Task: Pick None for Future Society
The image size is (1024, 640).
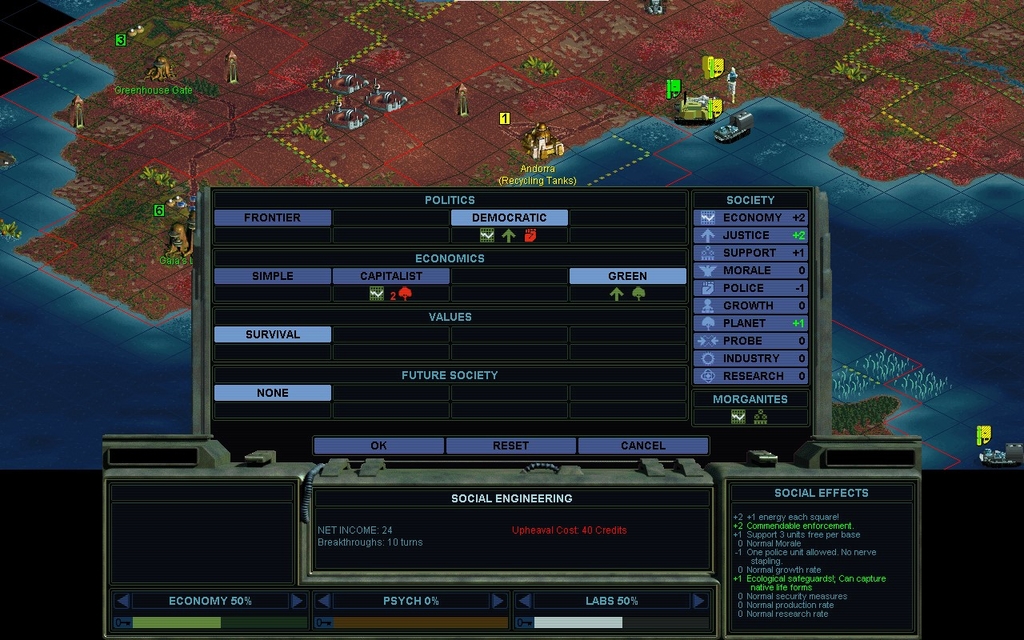Action: [x=272, y=393]
